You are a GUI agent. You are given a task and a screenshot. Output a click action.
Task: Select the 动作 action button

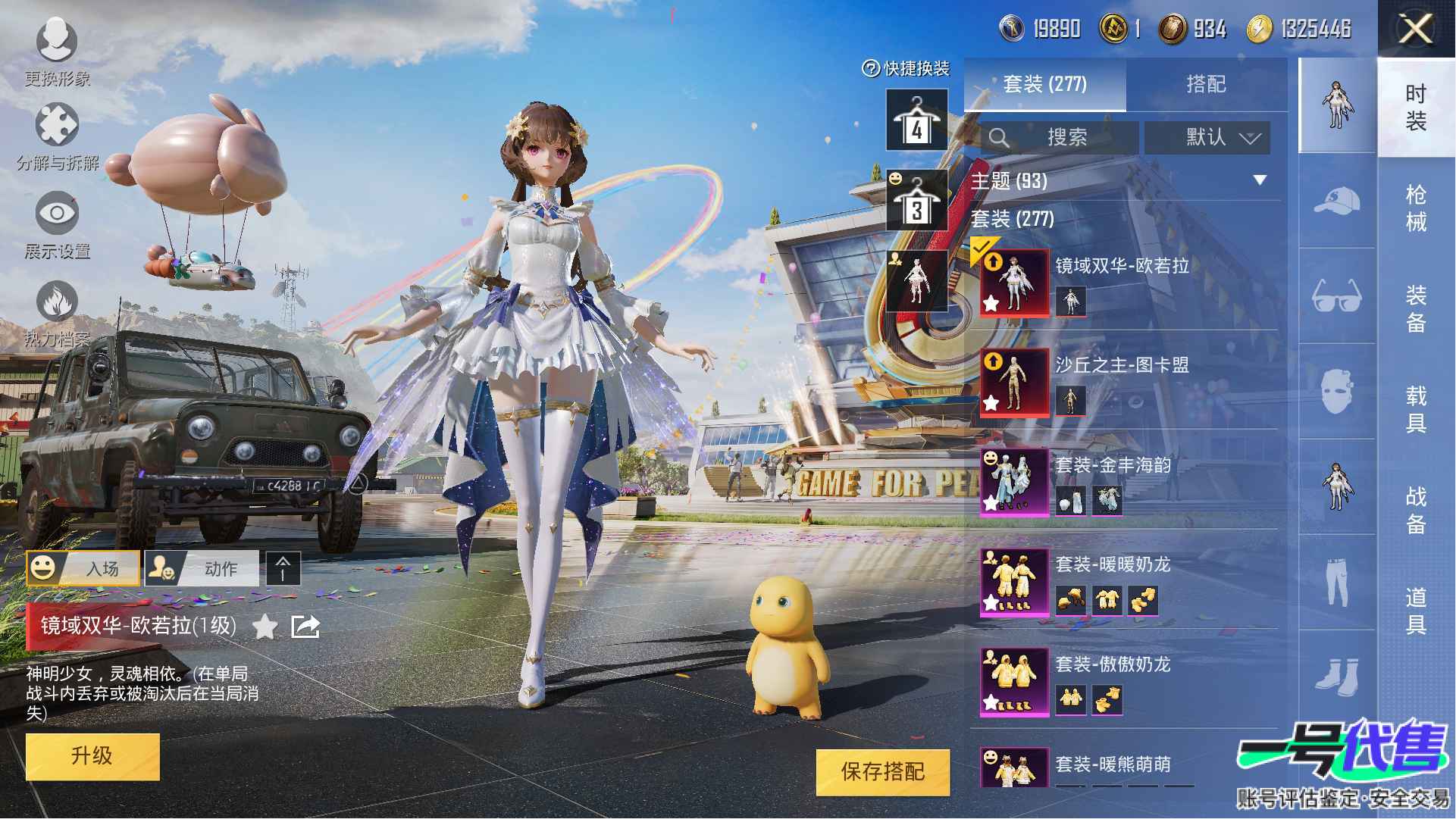(201, 568)
